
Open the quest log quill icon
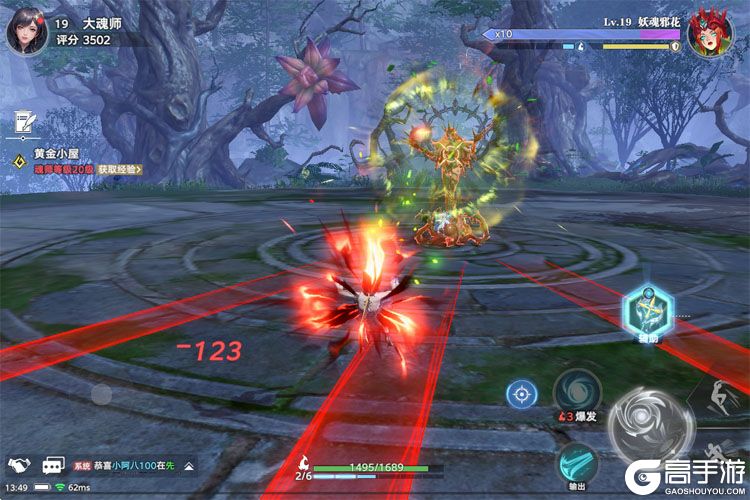coord(23,120)
